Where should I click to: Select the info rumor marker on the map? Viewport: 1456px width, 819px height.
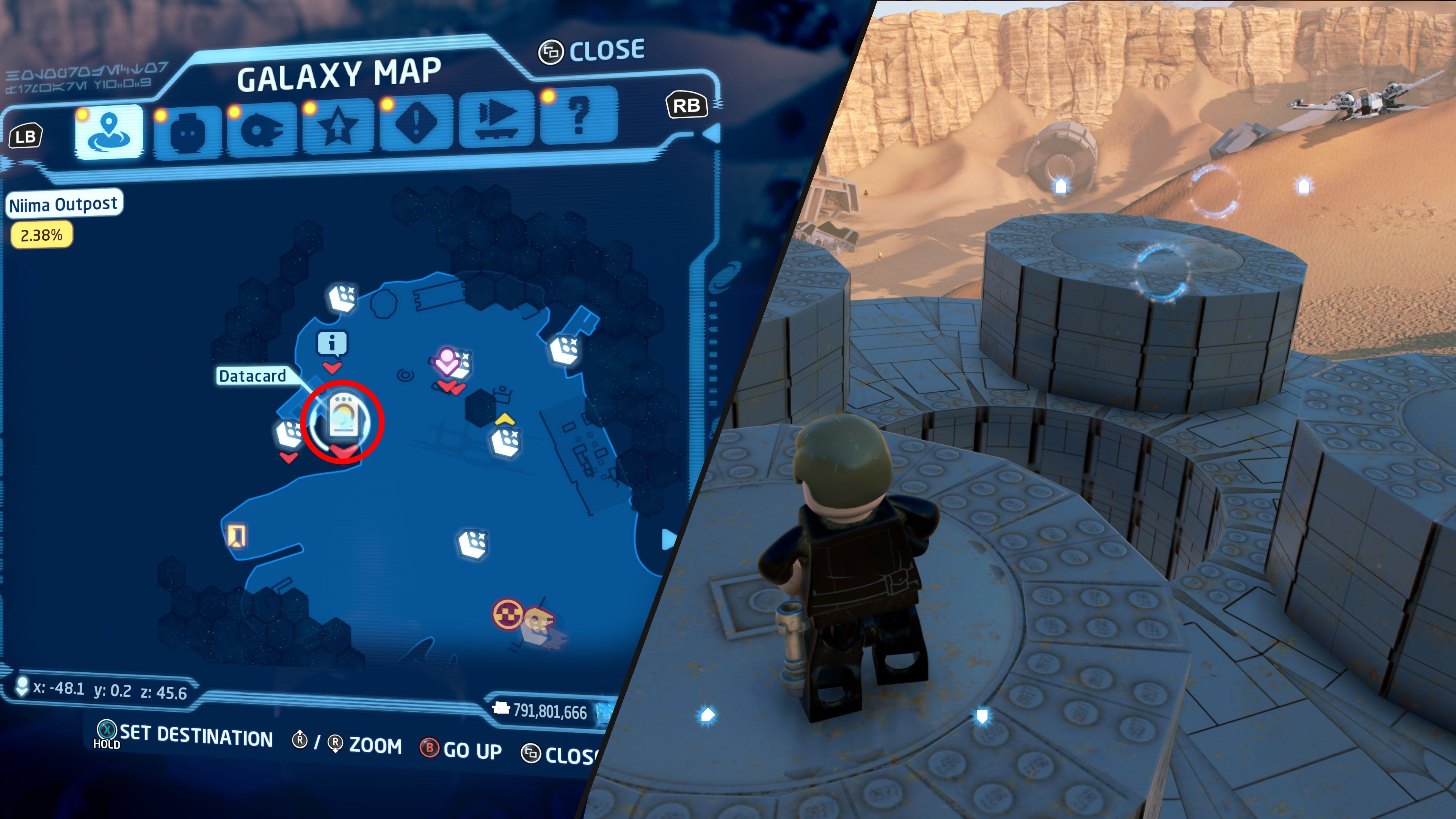(x=333, y=343)
